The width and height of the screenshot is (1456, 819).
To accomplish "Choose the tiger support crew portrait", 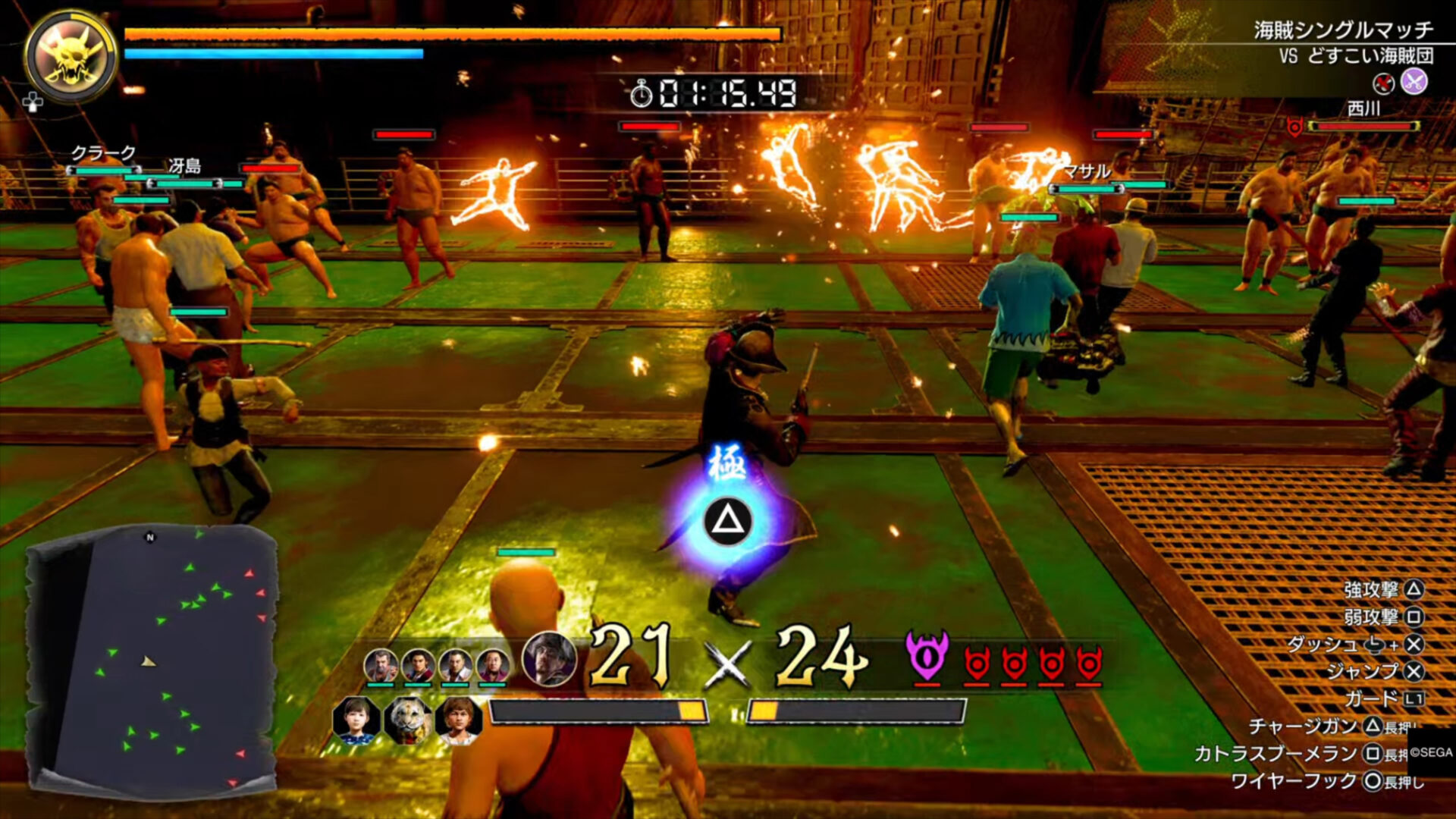I will 408,720.
